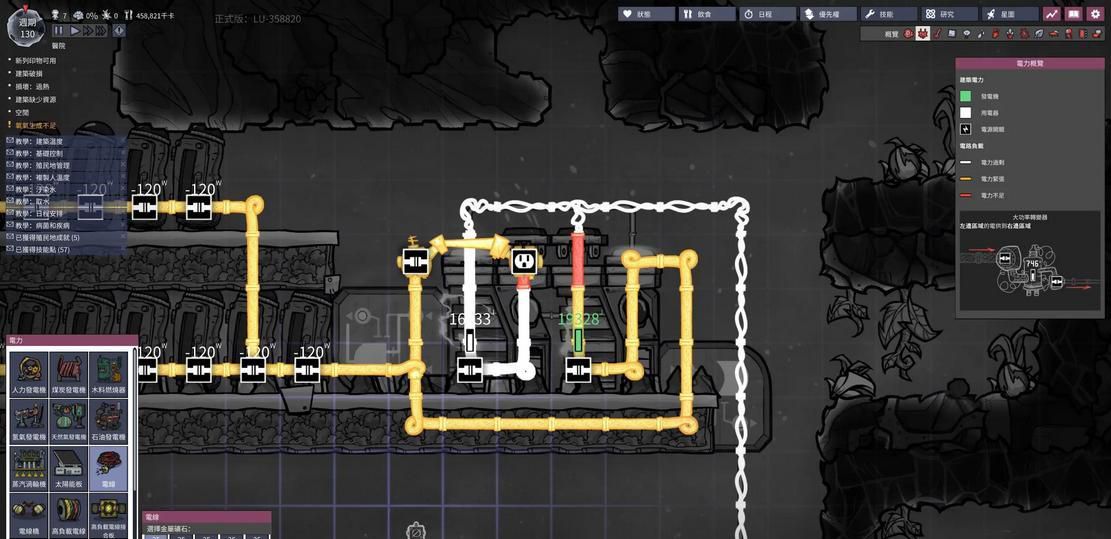Open the 研究 (Research) screen
1111x539 pixels.
949,14
